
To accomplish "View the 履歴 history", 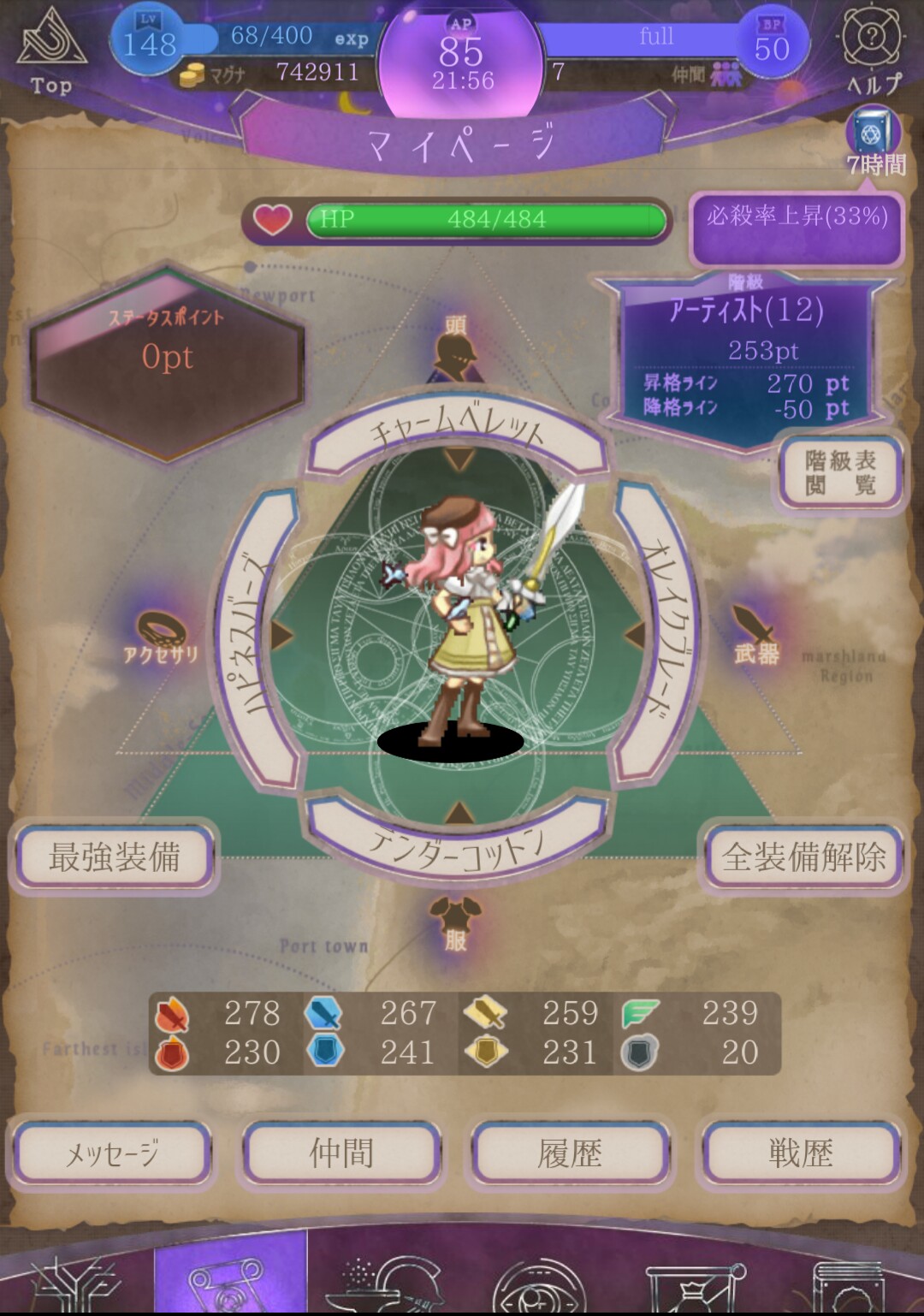I will pyautogui.click(x=570, y=1154).
